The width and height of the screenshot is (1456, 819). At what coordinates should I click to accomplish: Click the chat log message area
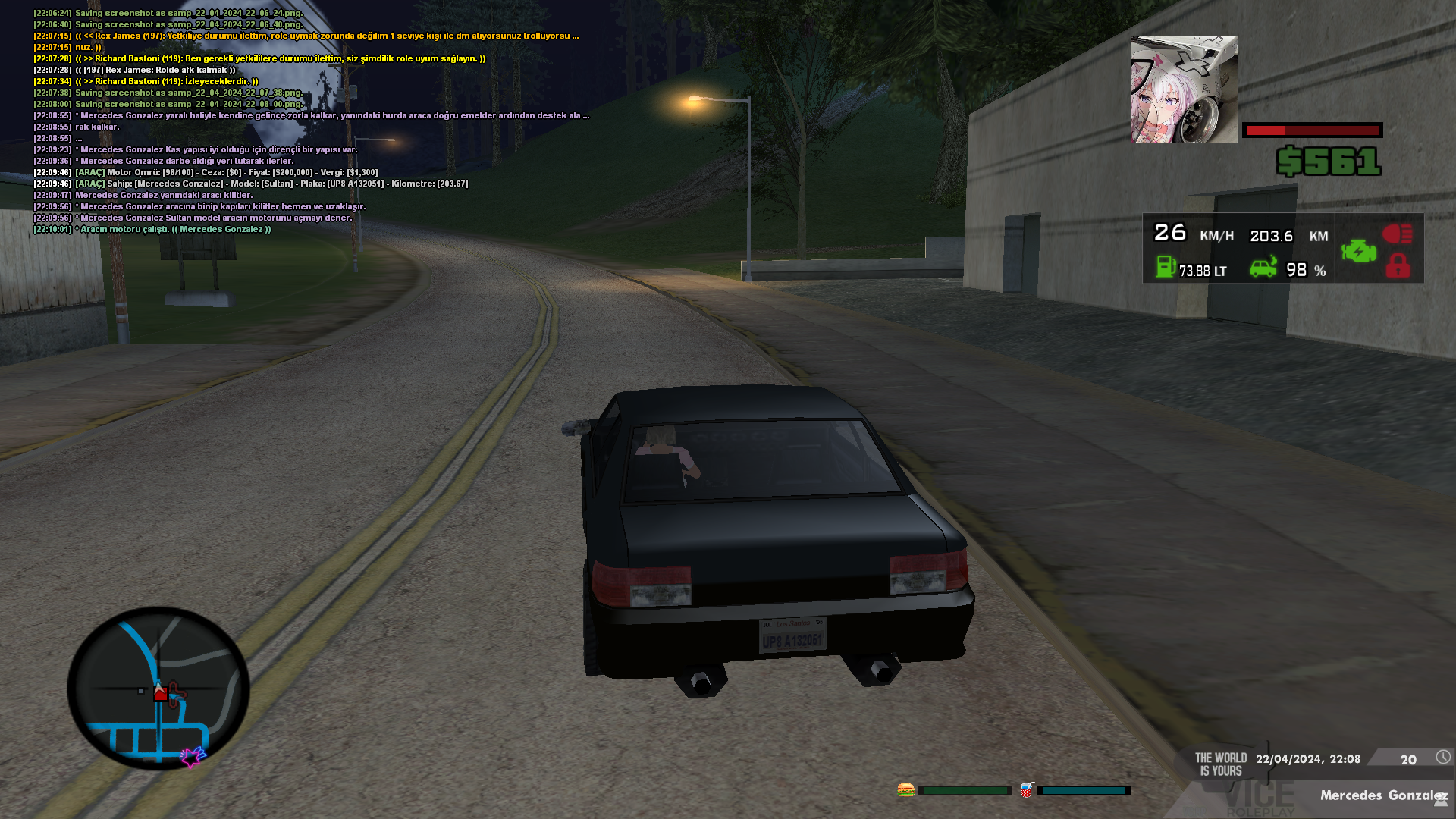[x=303, y=121]
